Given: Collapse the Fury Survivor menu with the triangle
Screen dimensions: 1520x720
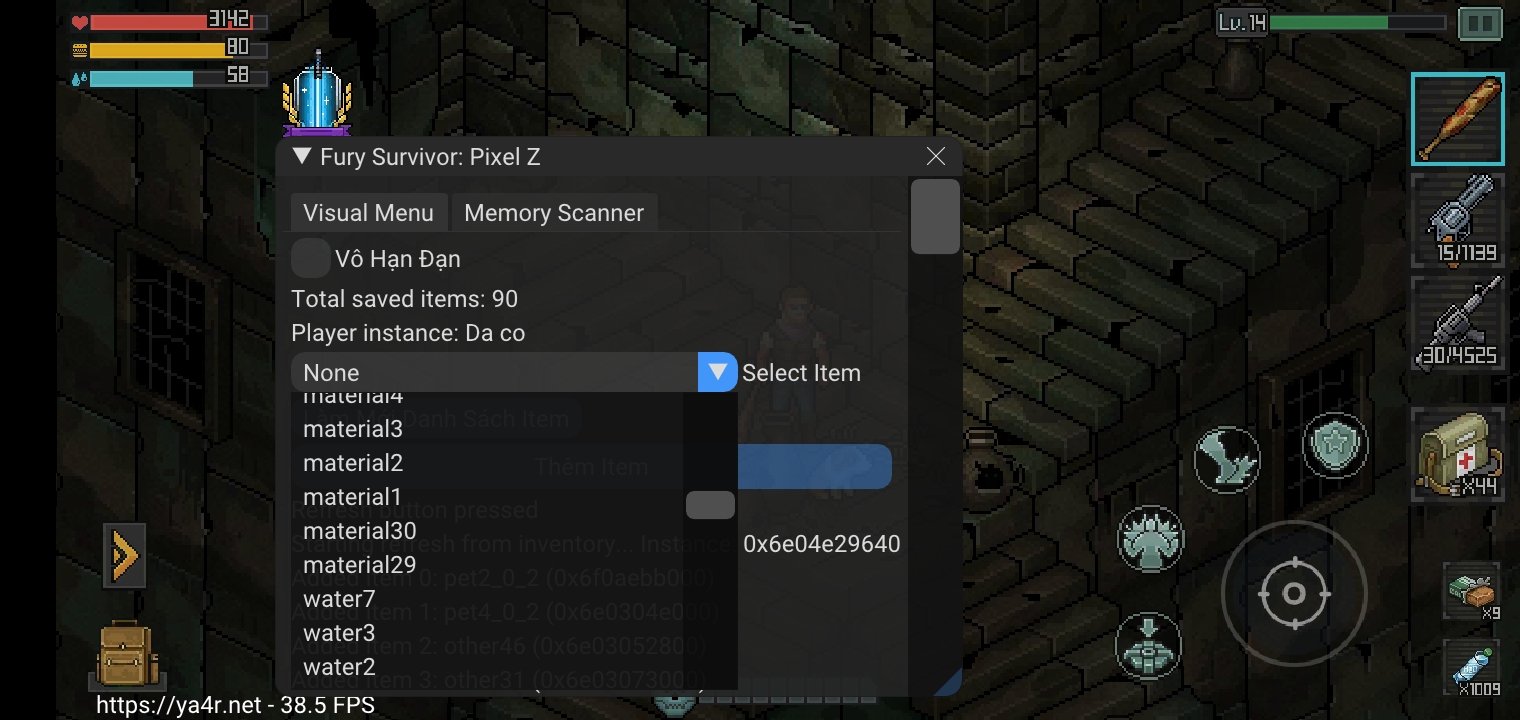Looking at the screenshot, I should [x=298, y=156].
